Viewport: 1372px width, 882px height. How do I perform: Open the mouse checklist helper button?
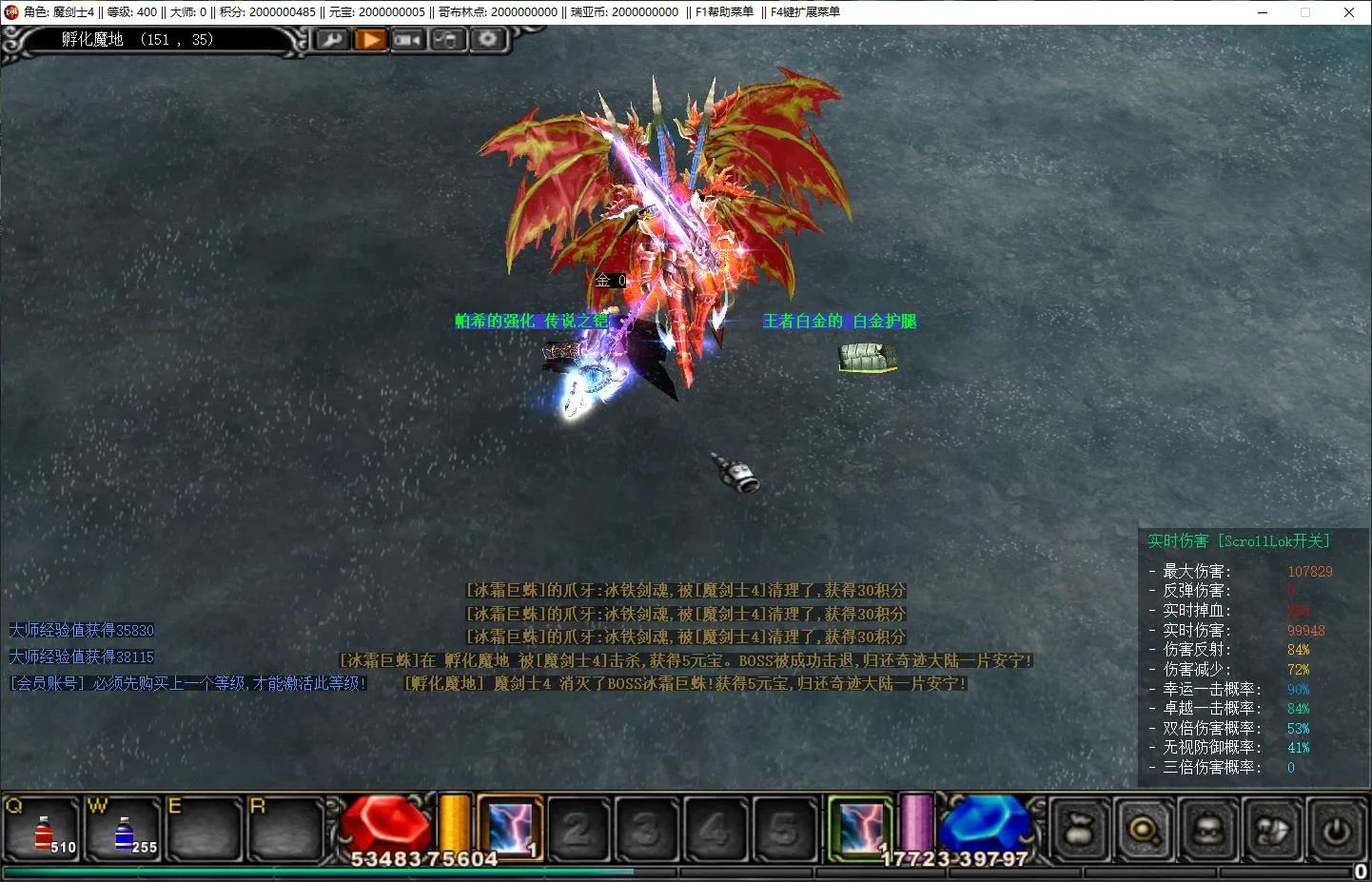tap(447, 40)
